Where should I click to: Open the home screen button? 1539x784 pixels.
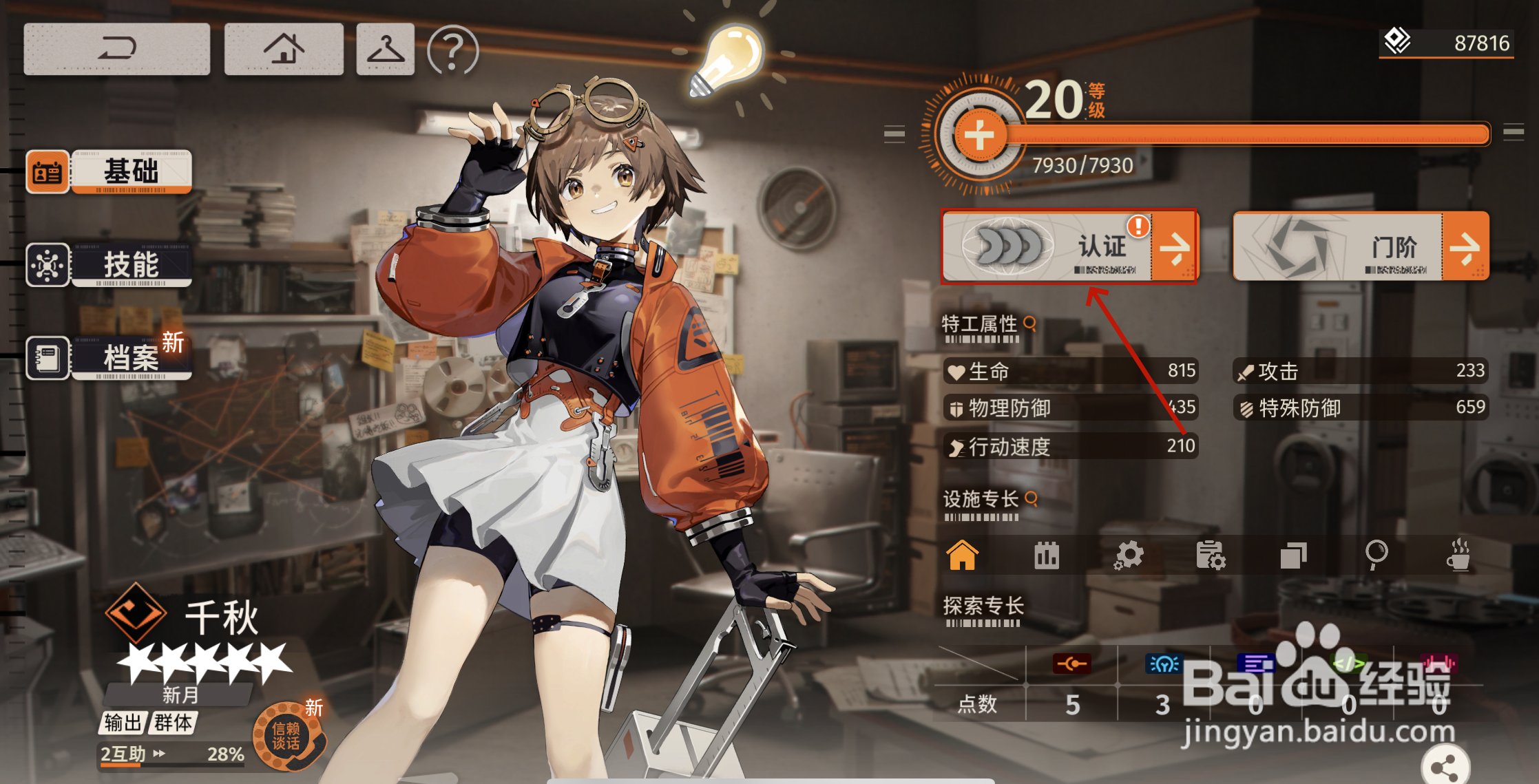click(x=284, y=49)
